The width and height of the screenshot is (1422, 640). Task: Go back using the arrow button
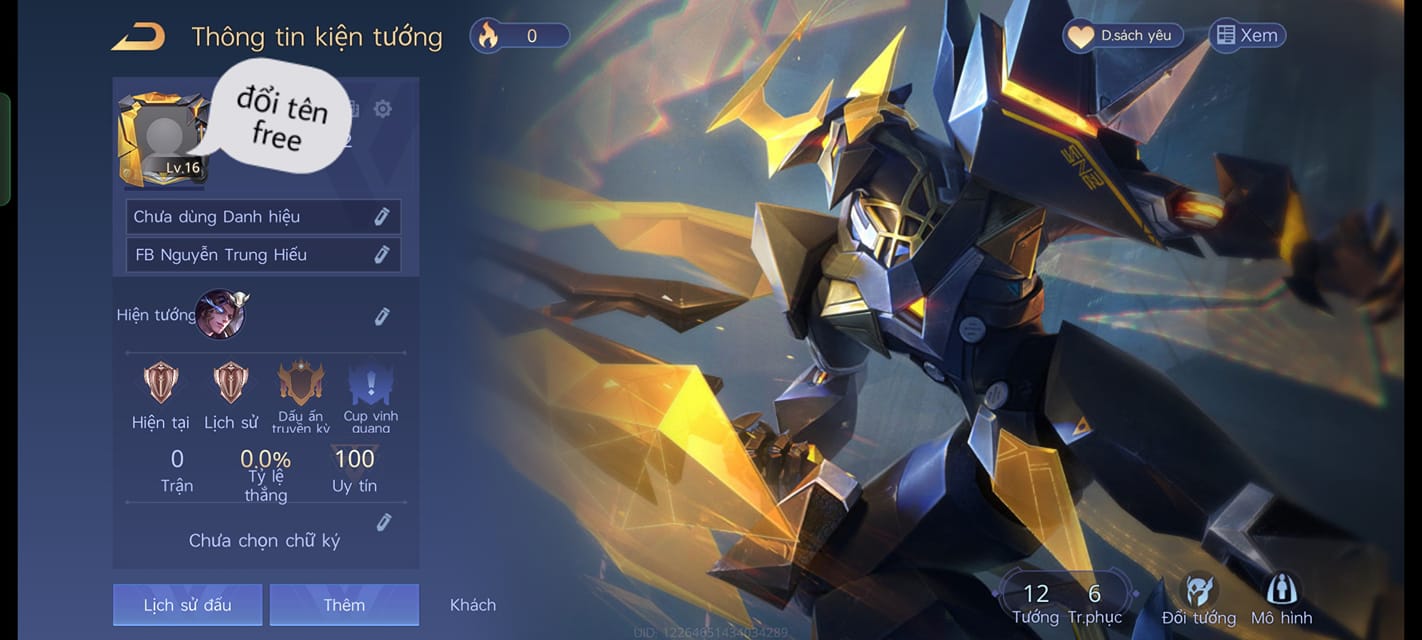coord(138,37)
